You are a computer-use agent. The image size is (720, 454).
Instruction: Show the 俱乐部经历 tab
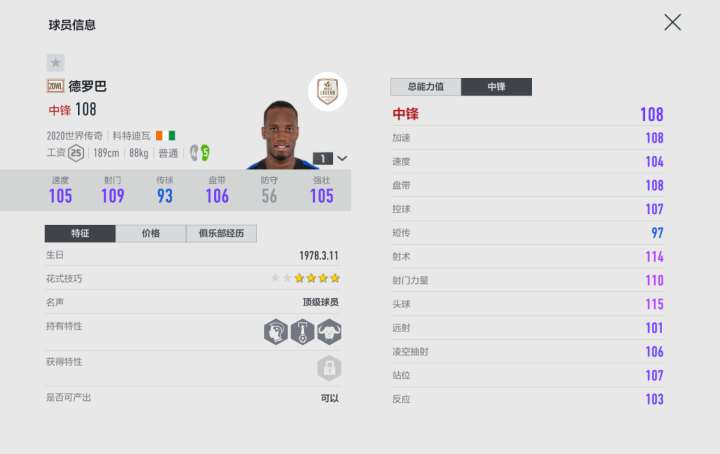[222, 233]
